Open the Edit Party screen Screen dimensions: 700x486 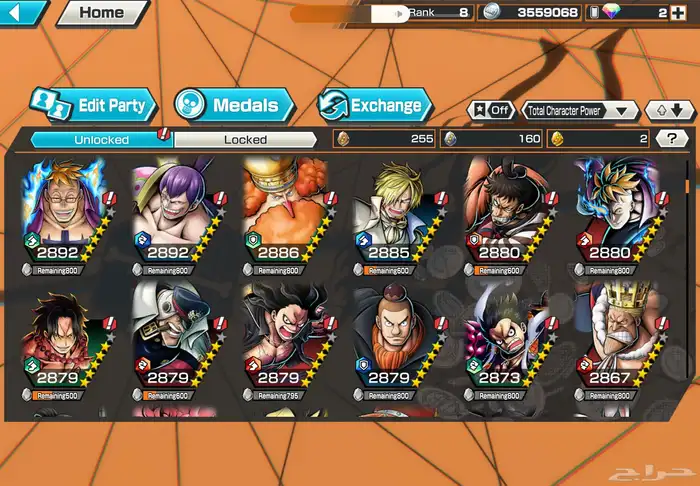pos(92,105)
